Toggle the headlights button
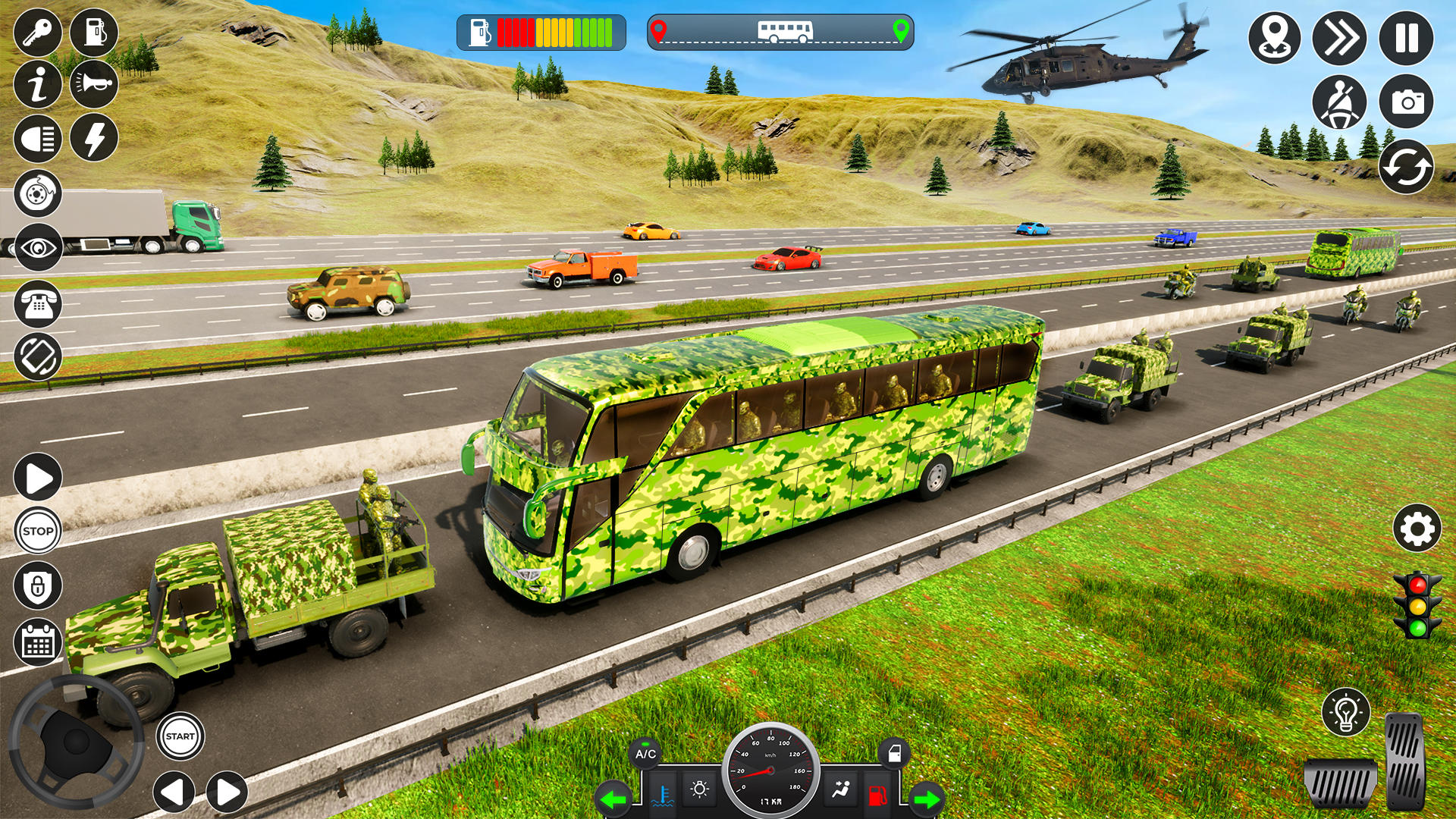1456x819 pixels. point(38,139)
